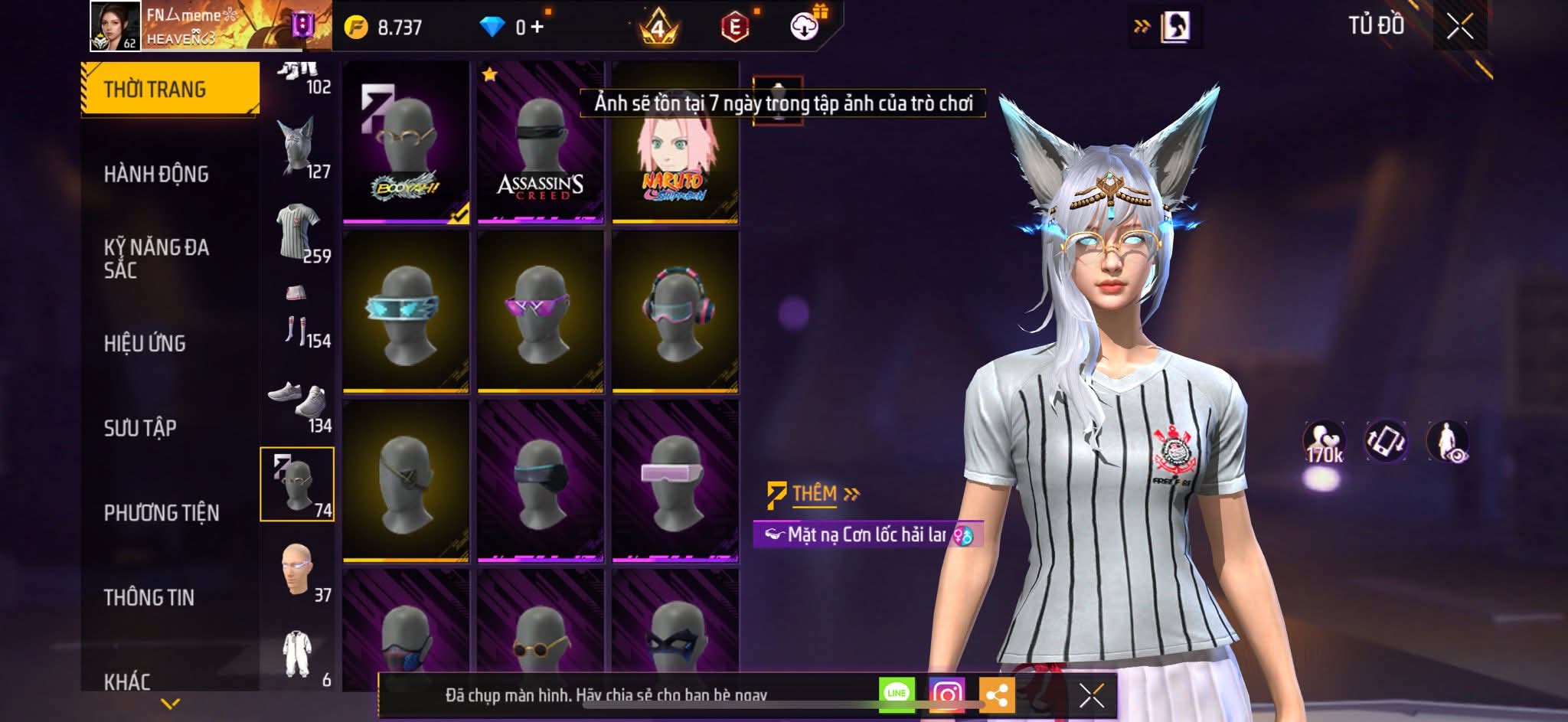This screenshot has height=722, width=1568.
Task: Go to the SƯU TẬP tab
Action: click(140, 427)
